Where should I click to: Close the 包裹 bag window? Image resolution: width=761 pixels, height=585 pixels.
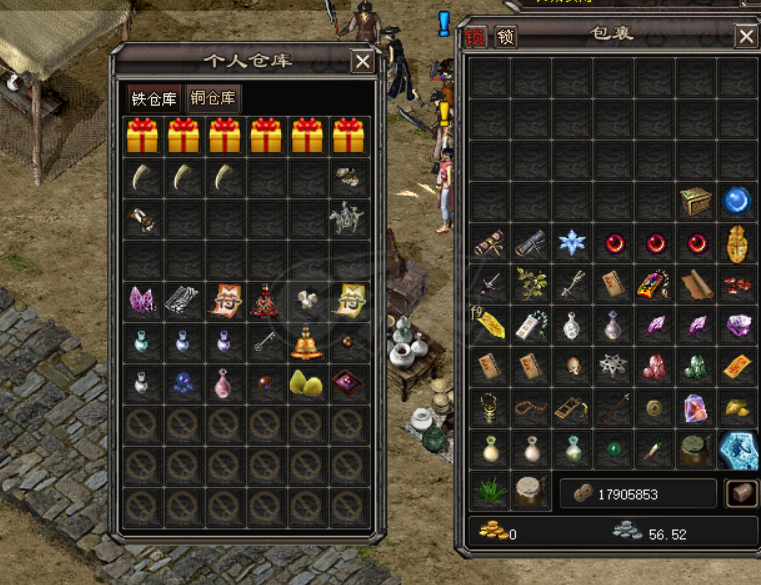pyautogui.click(x=746, y=38)
